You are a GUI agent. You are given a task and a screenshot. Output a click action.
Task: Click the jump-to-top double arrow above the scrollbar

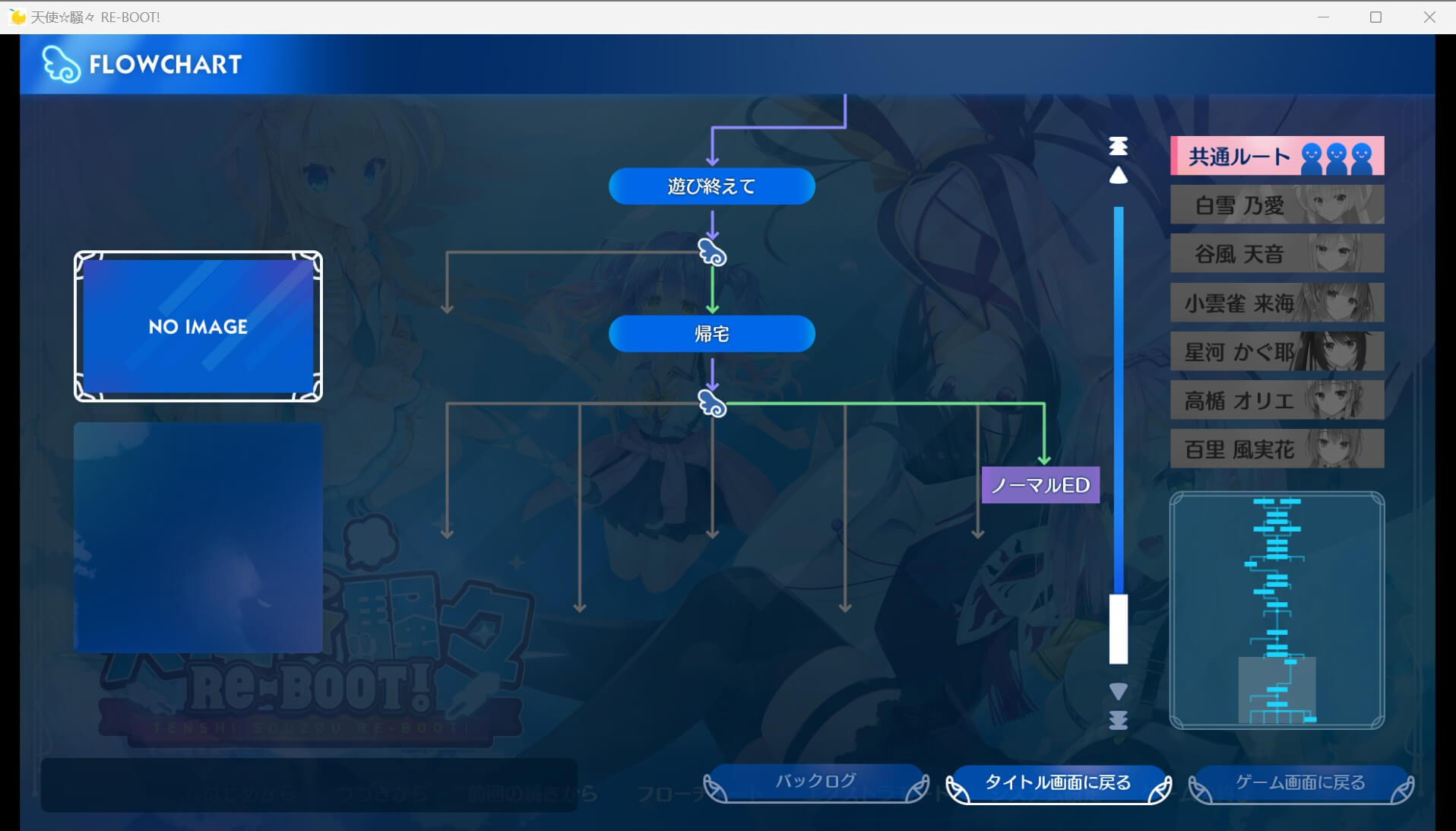1118,146
